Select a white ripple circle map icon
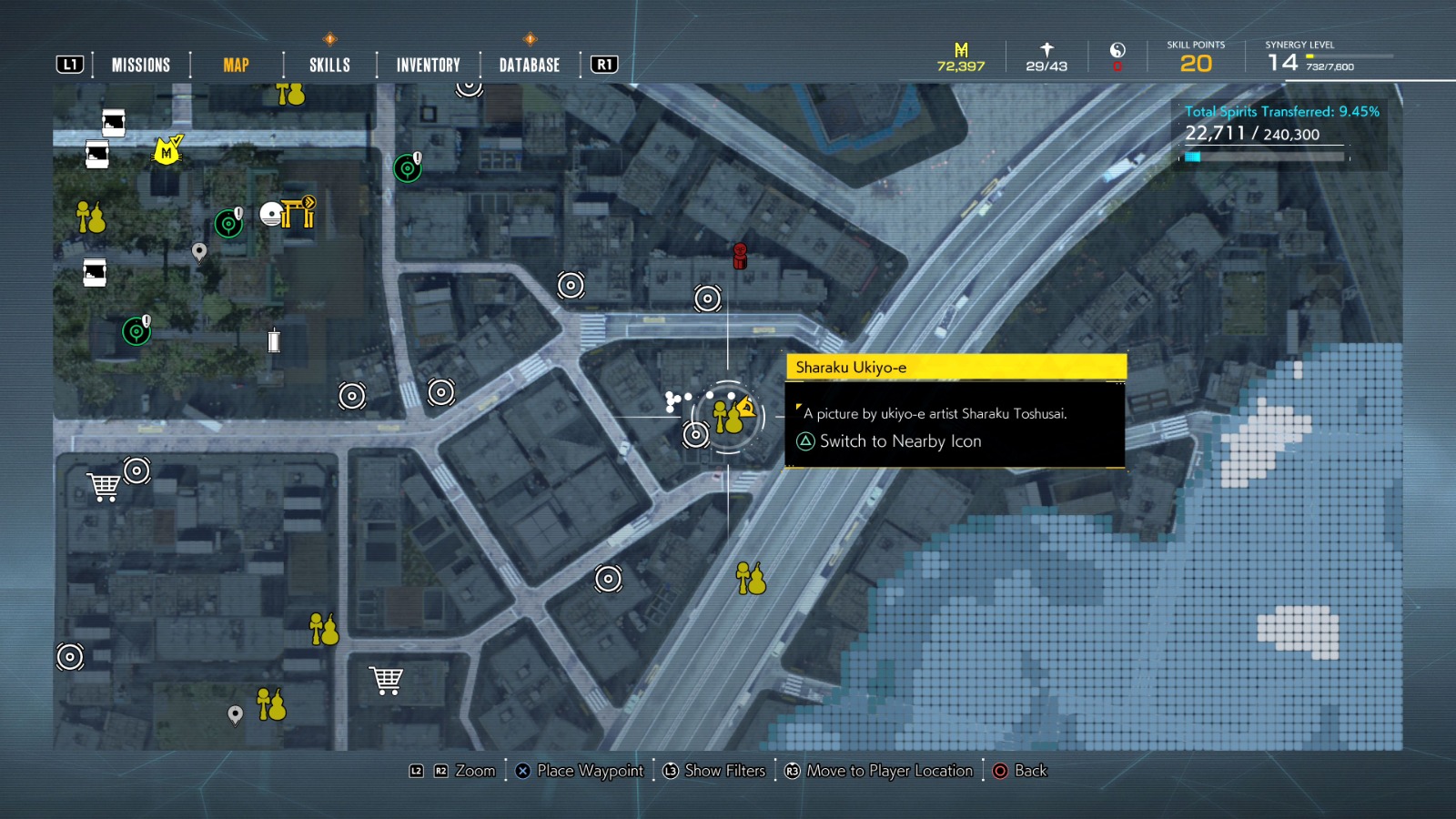Screen dimensions: 1456x819 pyautogui.click(x=571, y=287)
